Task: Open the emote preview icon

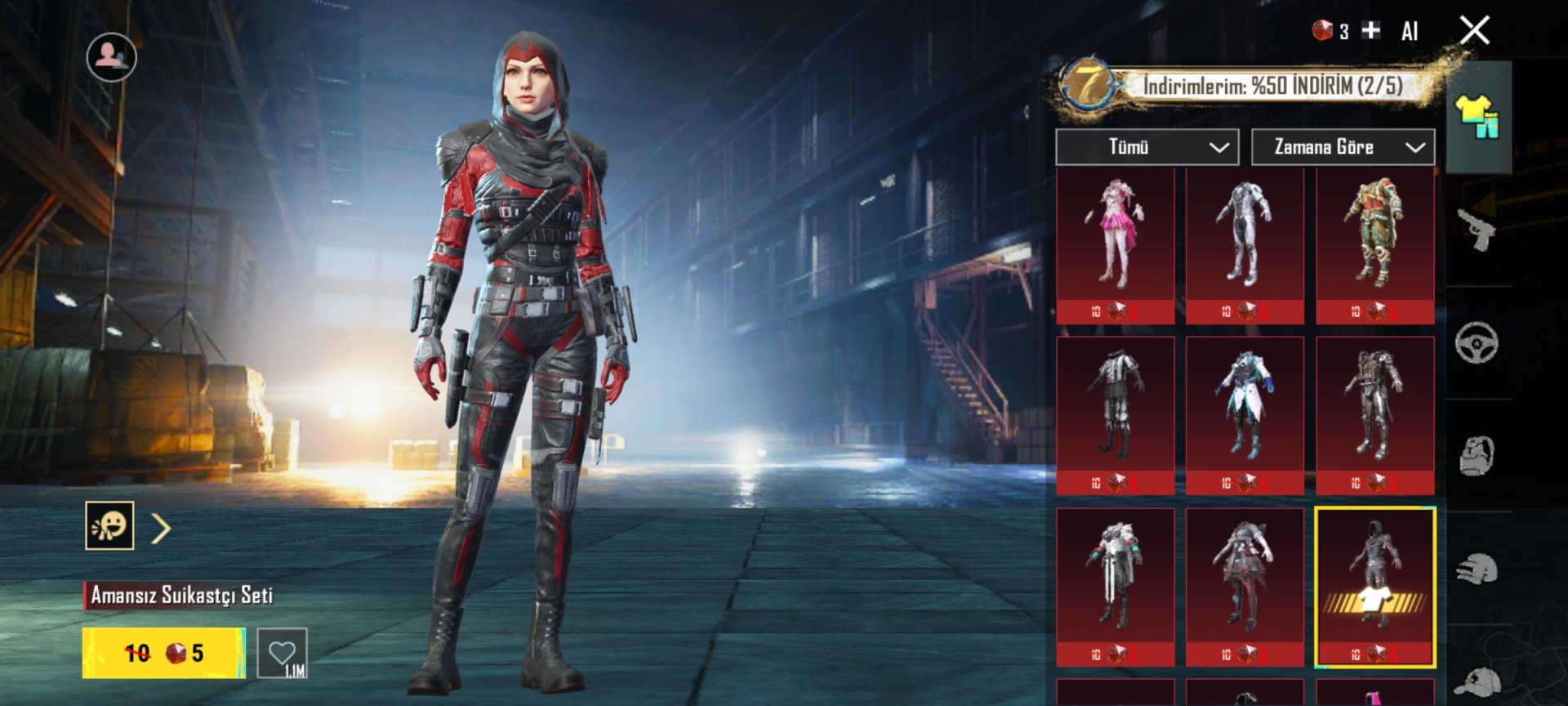Action: pyautogui.click(x=109, y=525)
